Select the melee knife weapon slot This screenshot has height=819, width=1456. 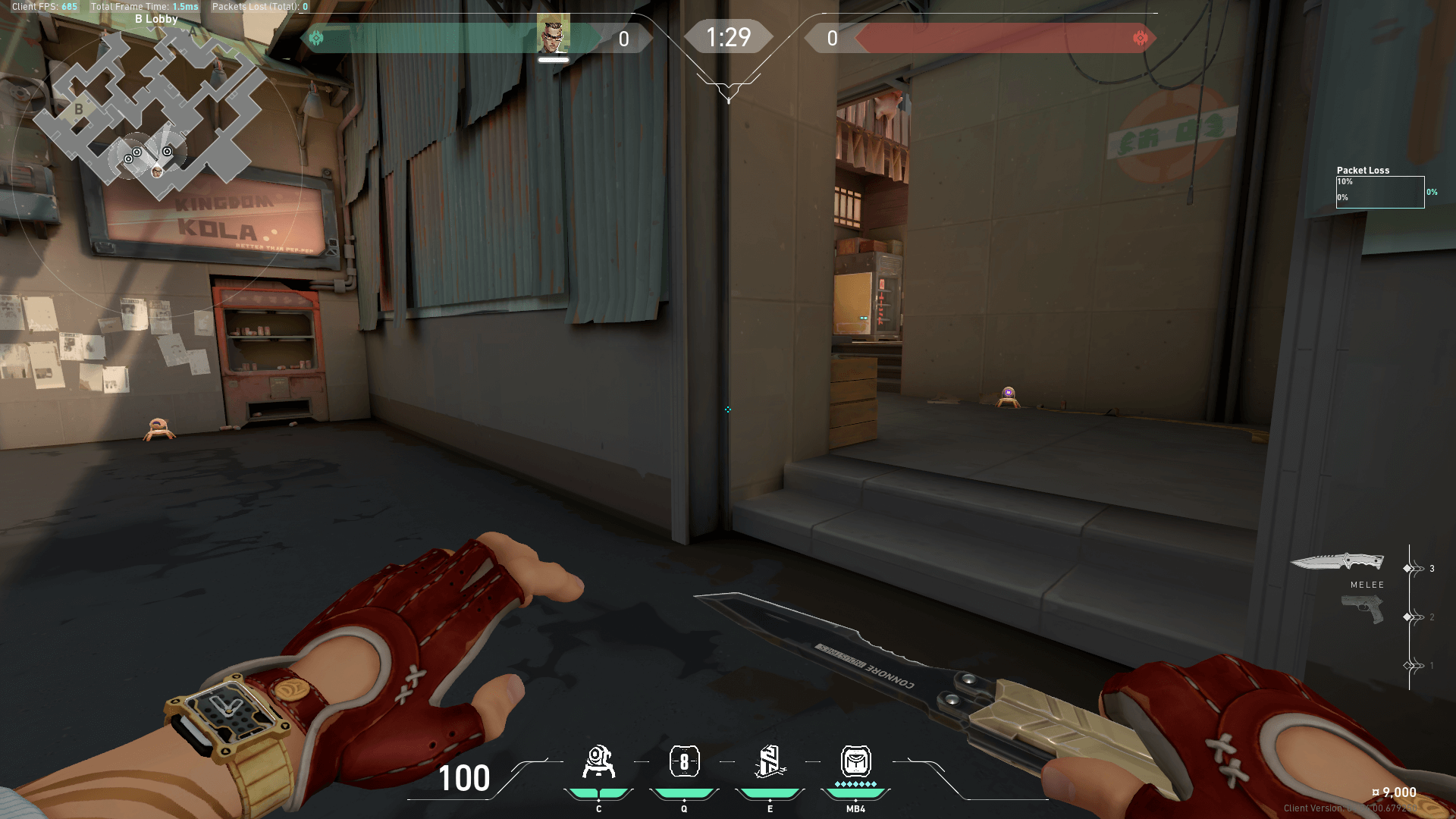1338,563
